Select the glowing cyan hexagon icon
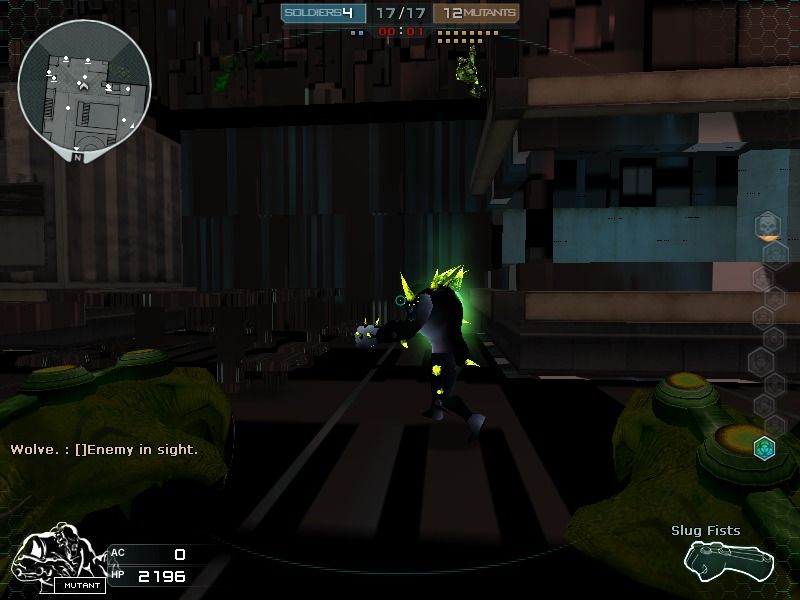This screenshot has width=800, height=600. [x=765, y=447]
